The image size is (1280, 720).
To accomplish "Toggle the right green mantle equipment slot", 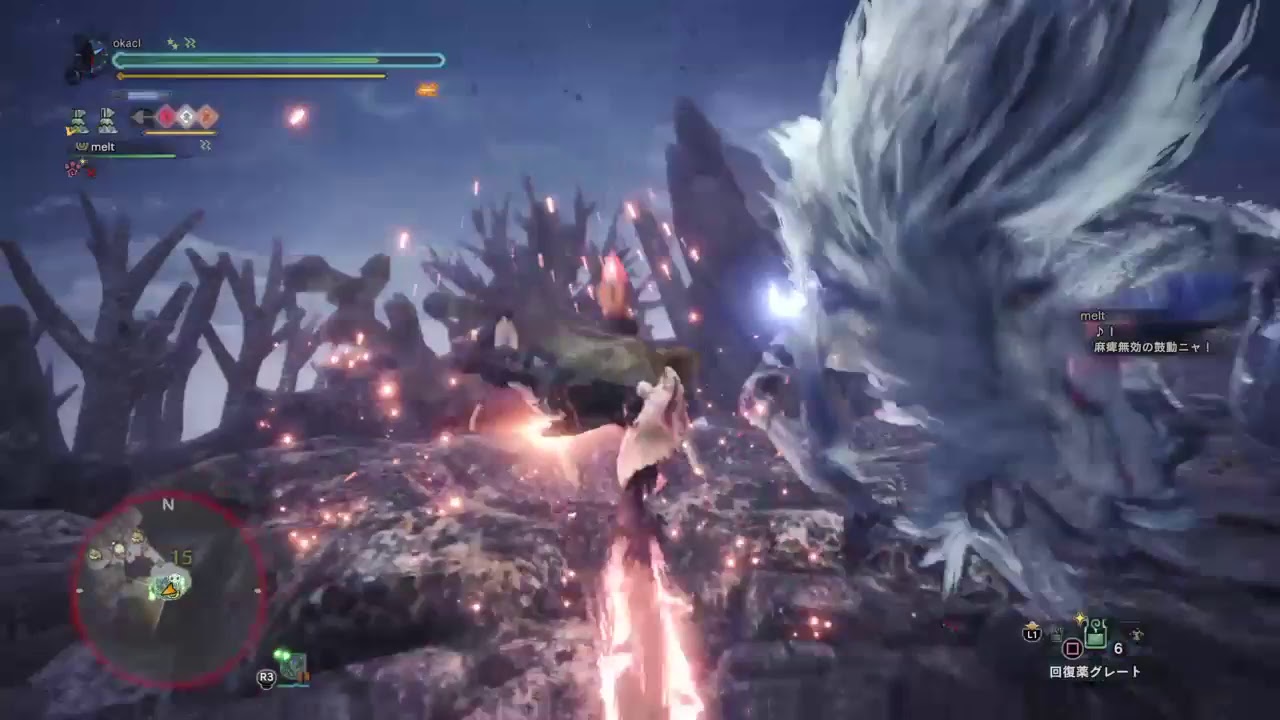I will point(107,121).
